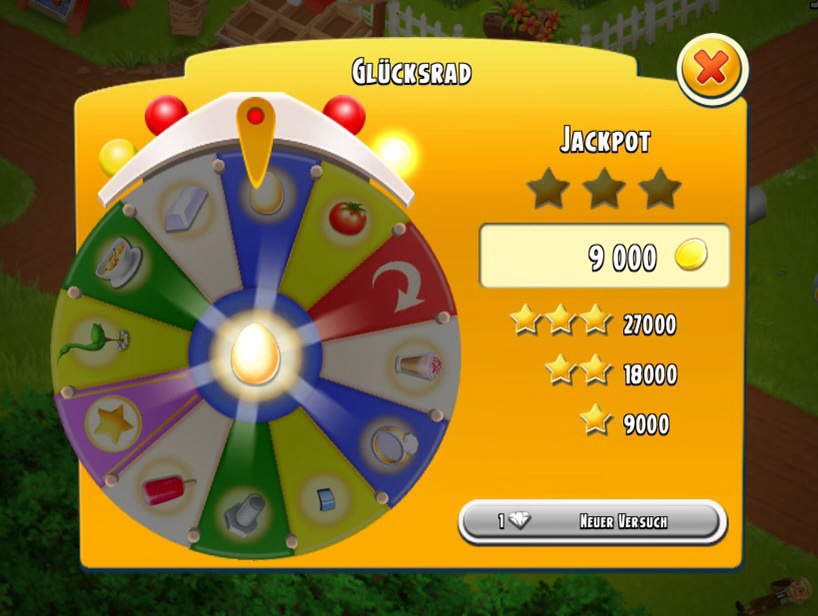
Task: Buy a new try with Neuer Versuch
Action: [x=592, y=521]
